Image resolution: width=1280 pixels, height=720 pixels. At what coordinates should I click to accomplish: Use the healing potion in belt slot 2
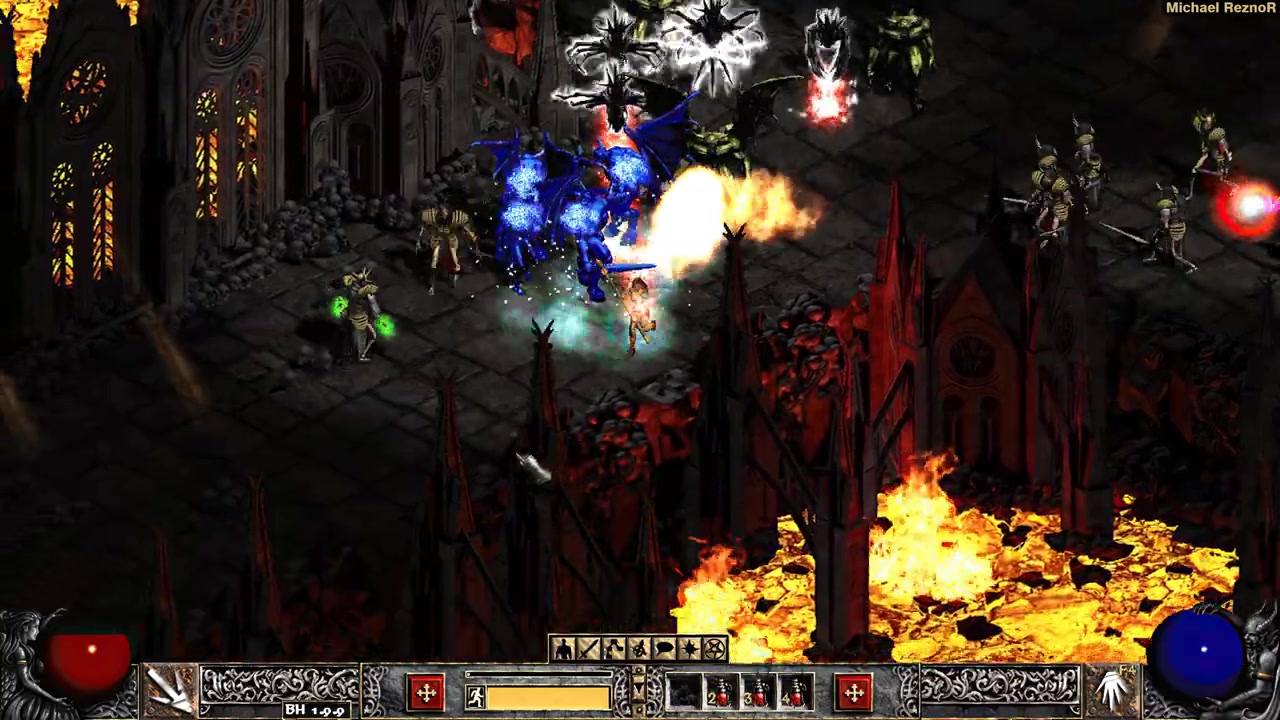coord(723,693)
